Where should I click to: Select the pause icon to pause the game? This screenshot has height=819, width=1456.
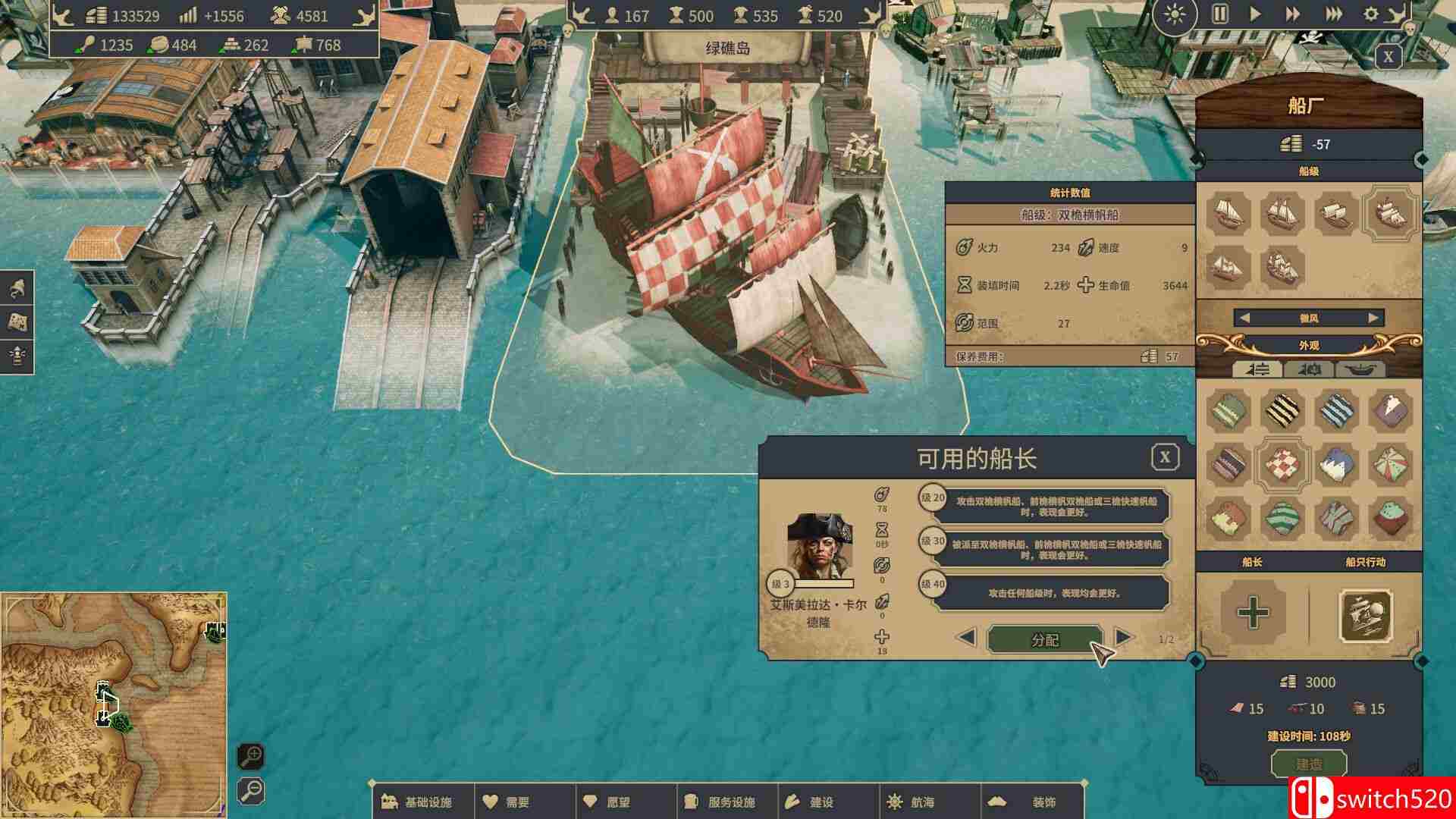point(1221,14)
